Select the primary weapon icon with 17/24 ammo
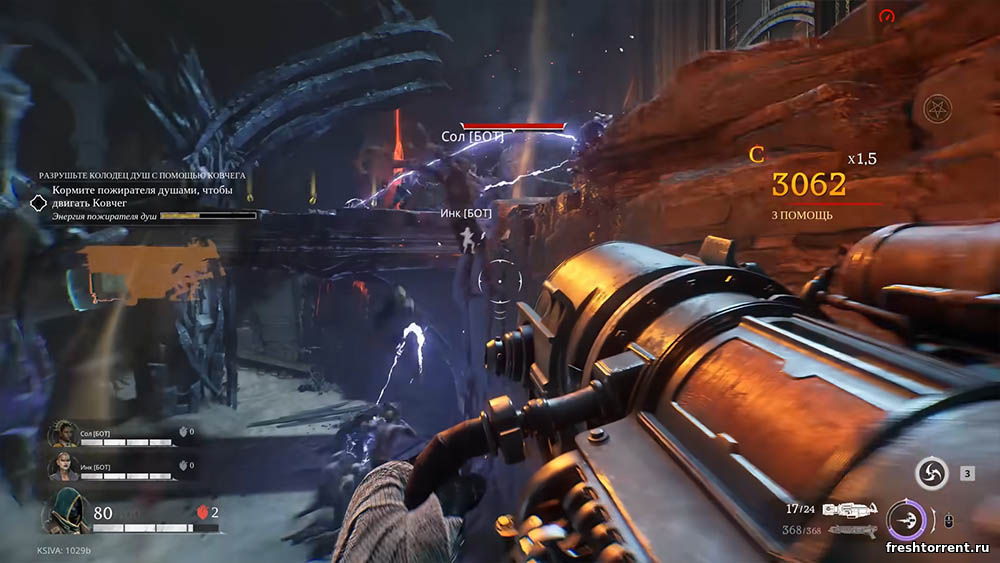Image resolution: width=1000 pixels, height=563 pixels. [849, 509]
